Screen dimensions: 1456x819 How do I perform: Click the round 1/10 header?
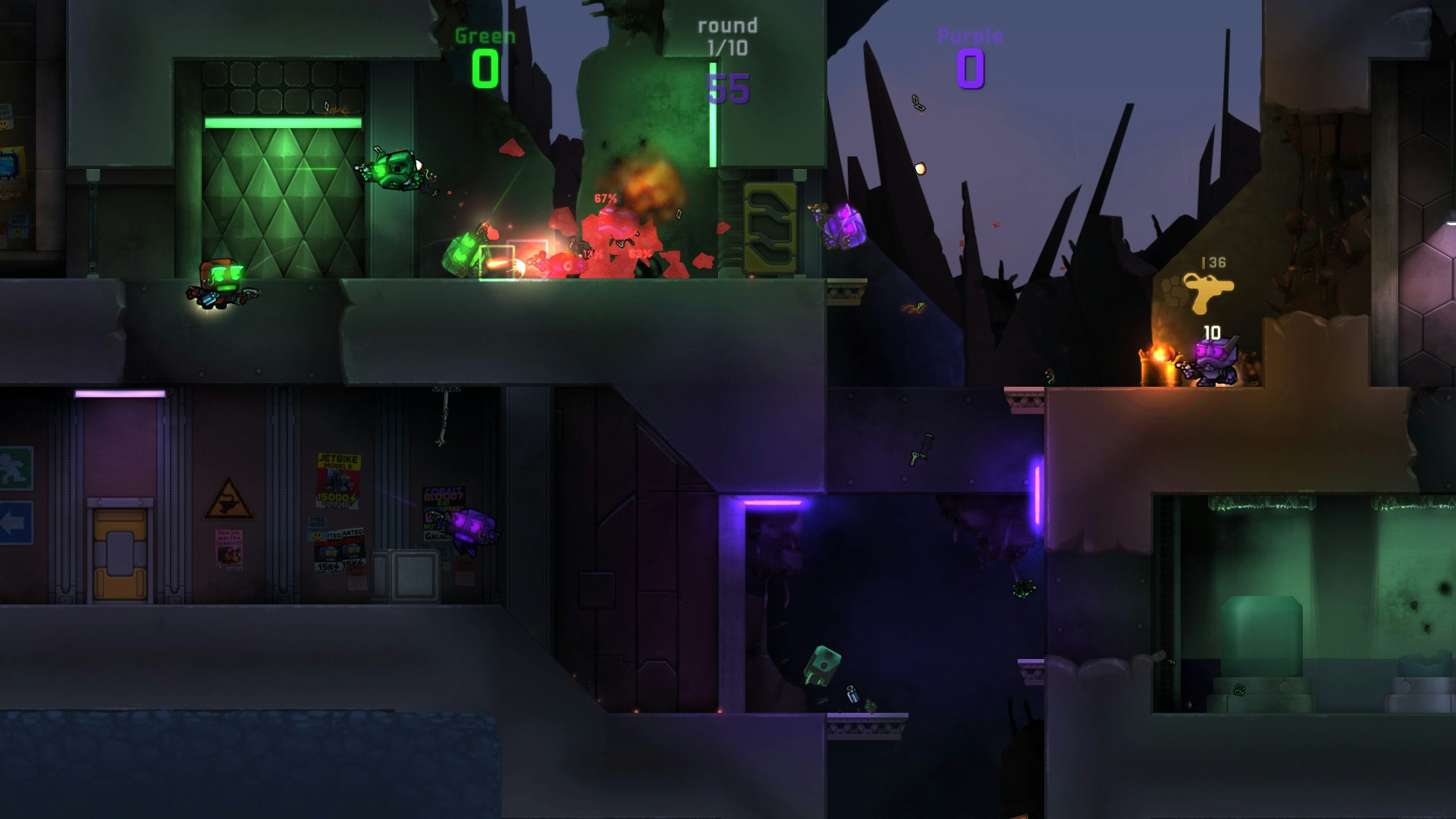724,34
